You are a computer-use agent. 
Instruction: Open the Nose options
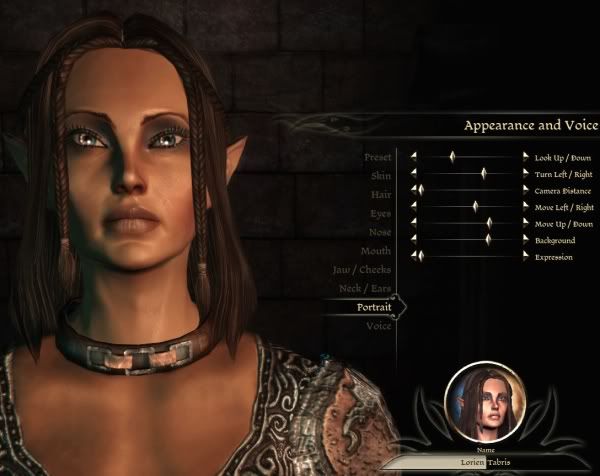click(x=379, y=232)
